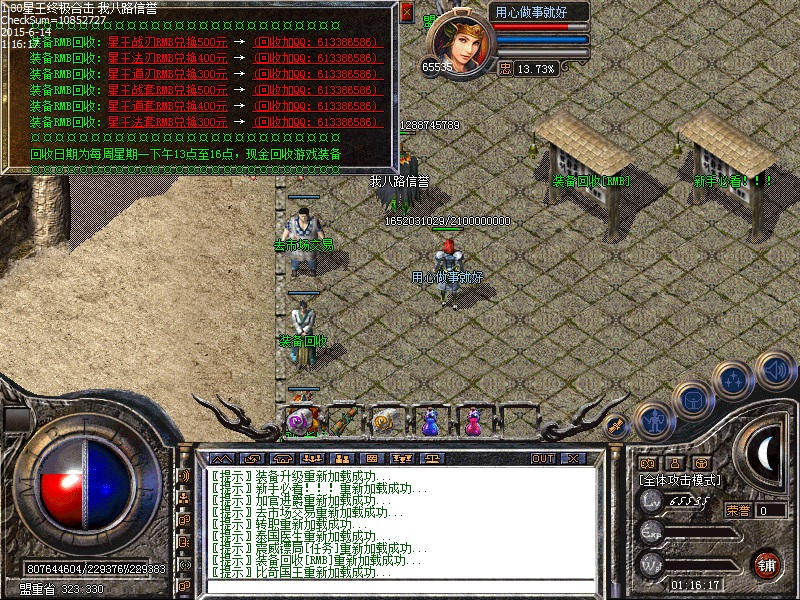Open the red 铺 shop button
The height and width of the screenshot is (600, 800).
tap(767, 563)
